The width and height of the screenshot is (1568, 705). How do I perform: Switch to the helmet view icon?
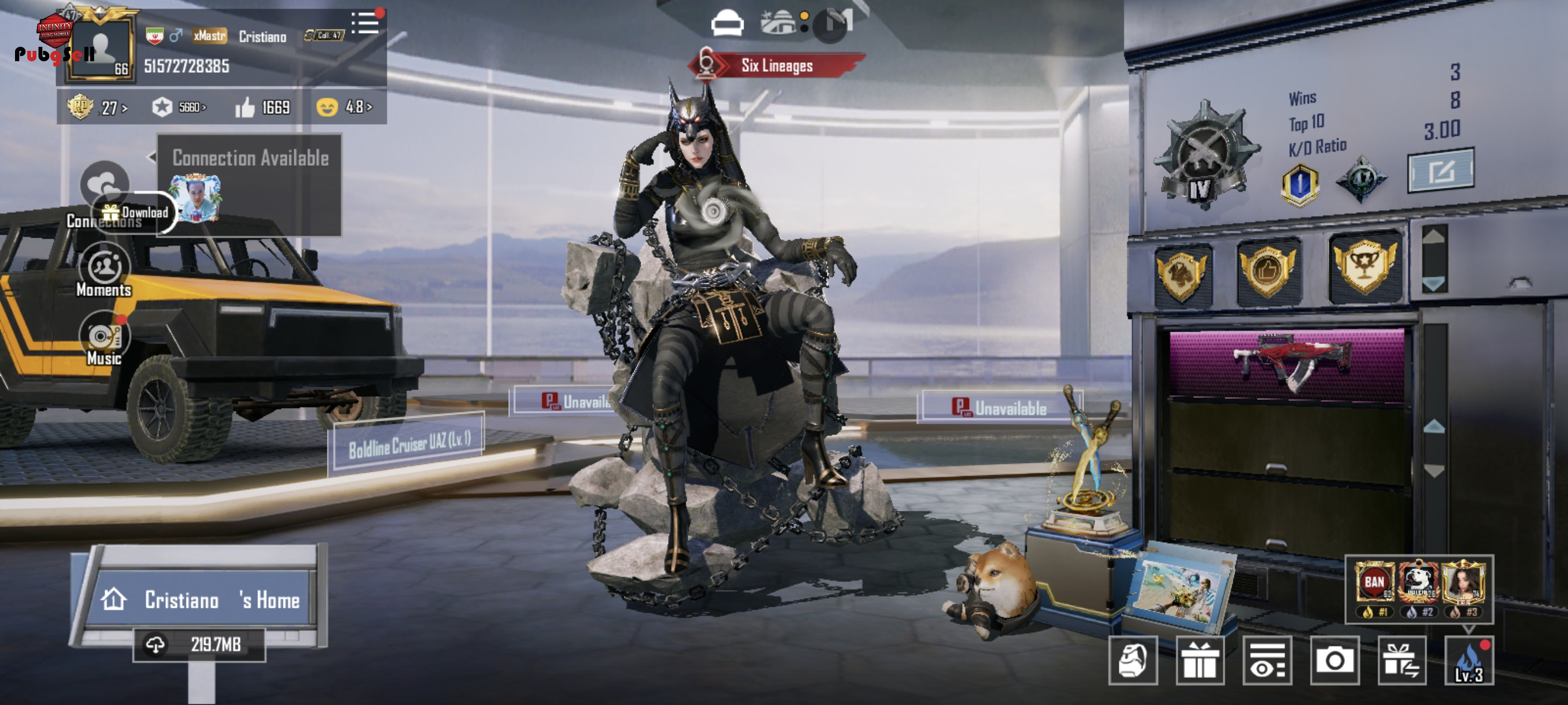727,23
